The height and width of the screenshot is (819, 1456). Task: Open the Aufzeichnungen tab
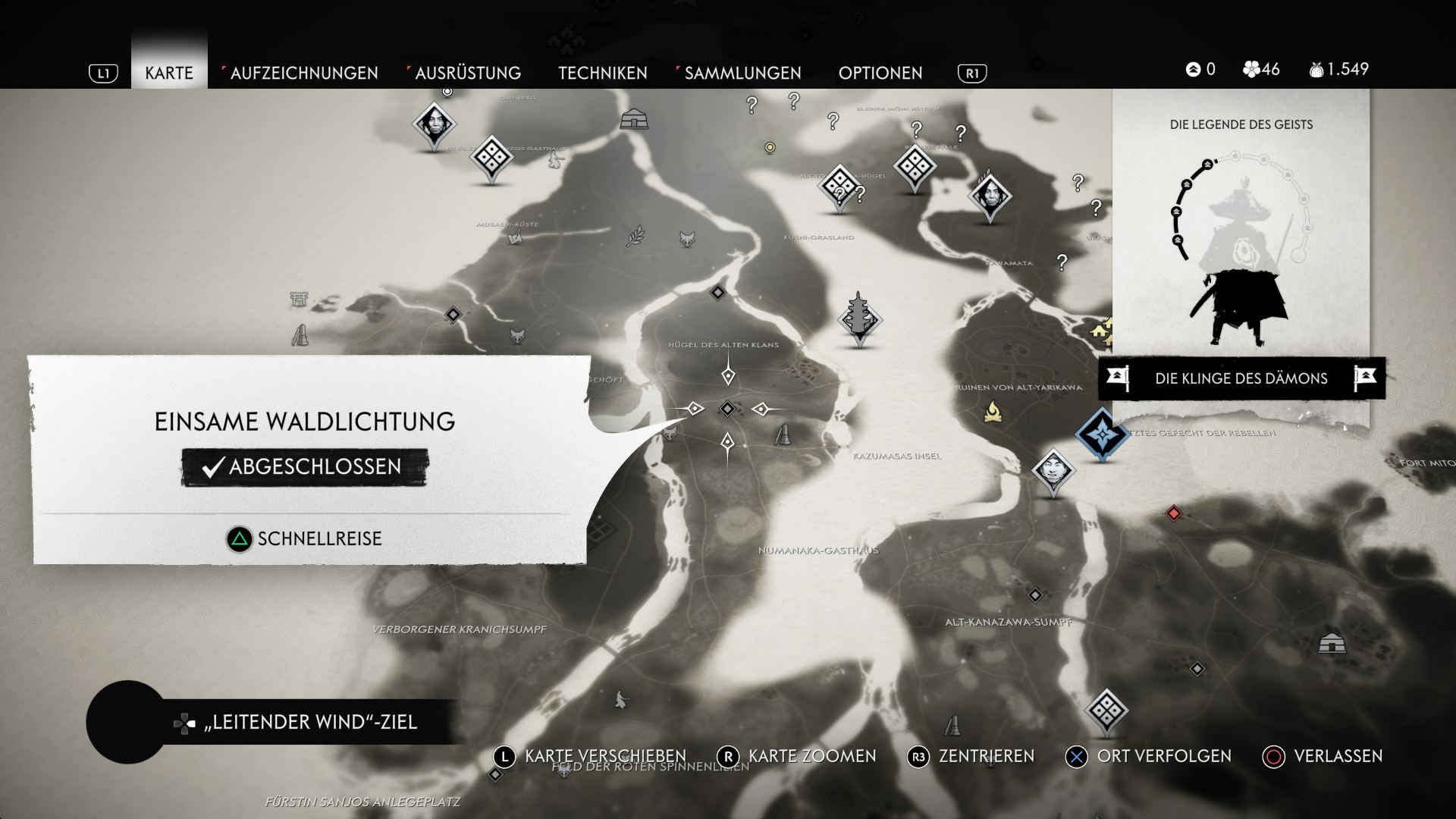(x=303, y=73)
